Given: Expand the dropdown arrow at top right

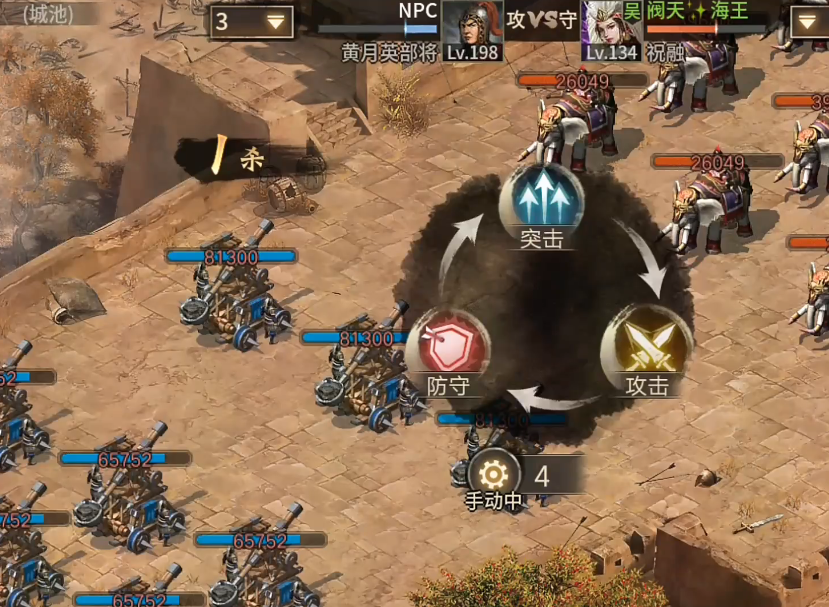Looking at the screenshot, I should click(807, 21).
